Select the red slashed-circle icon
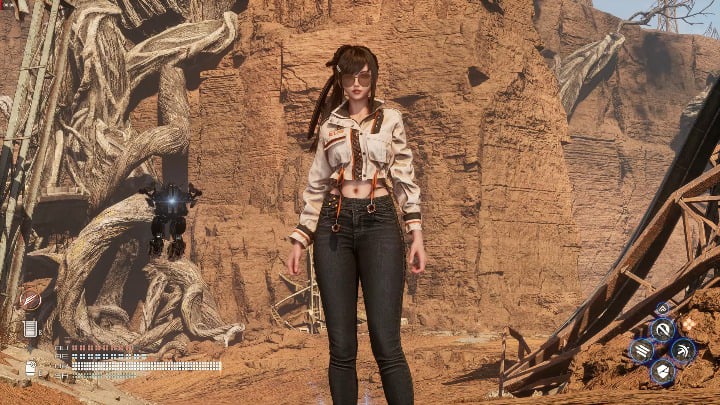This screenshot has height=405, width=720. [x=31, y=299]
